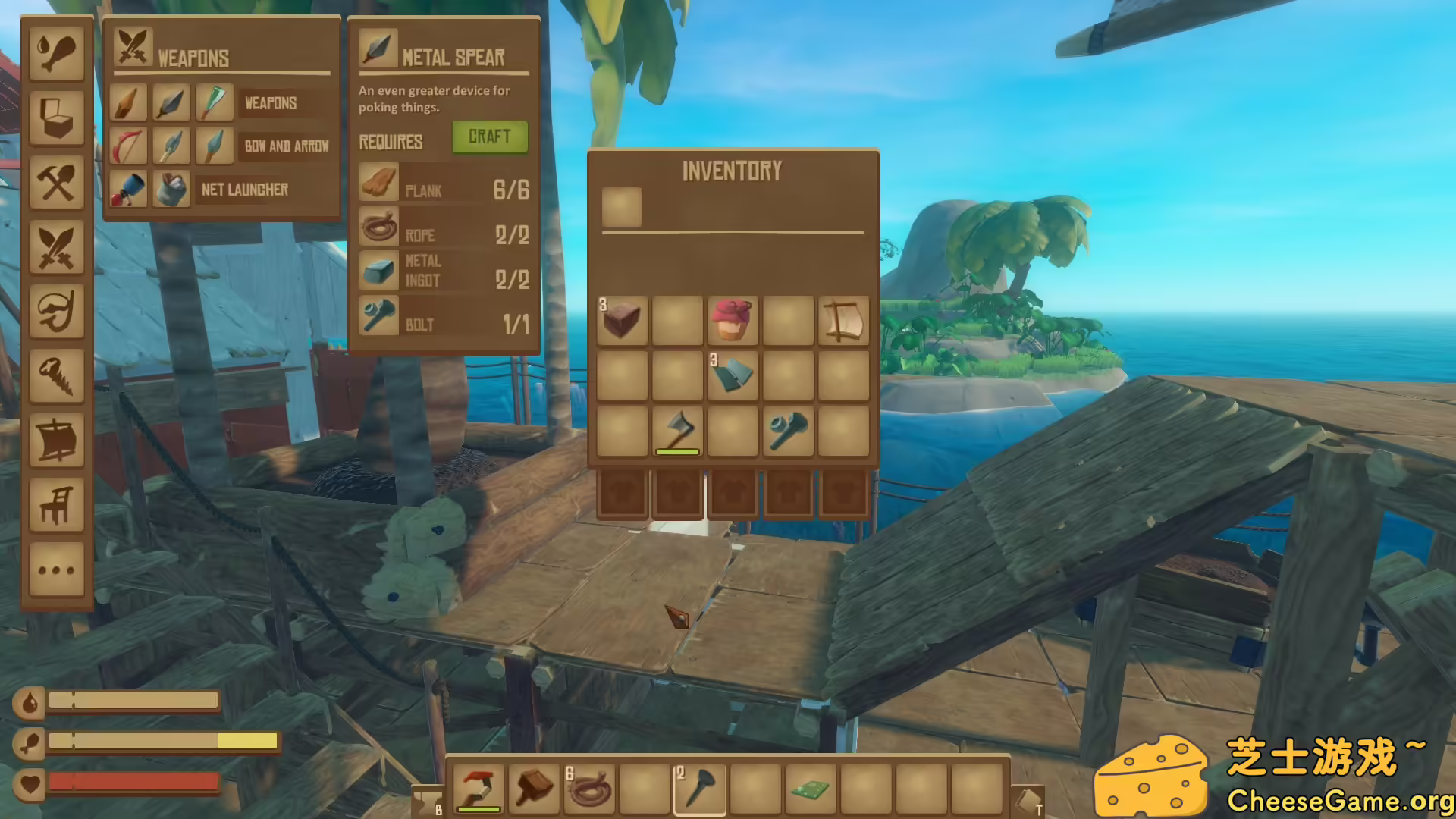Viewport: 1456px width, 819px height.
Task: Select the Net Launcher recipe
Action: tap(127, 190)
